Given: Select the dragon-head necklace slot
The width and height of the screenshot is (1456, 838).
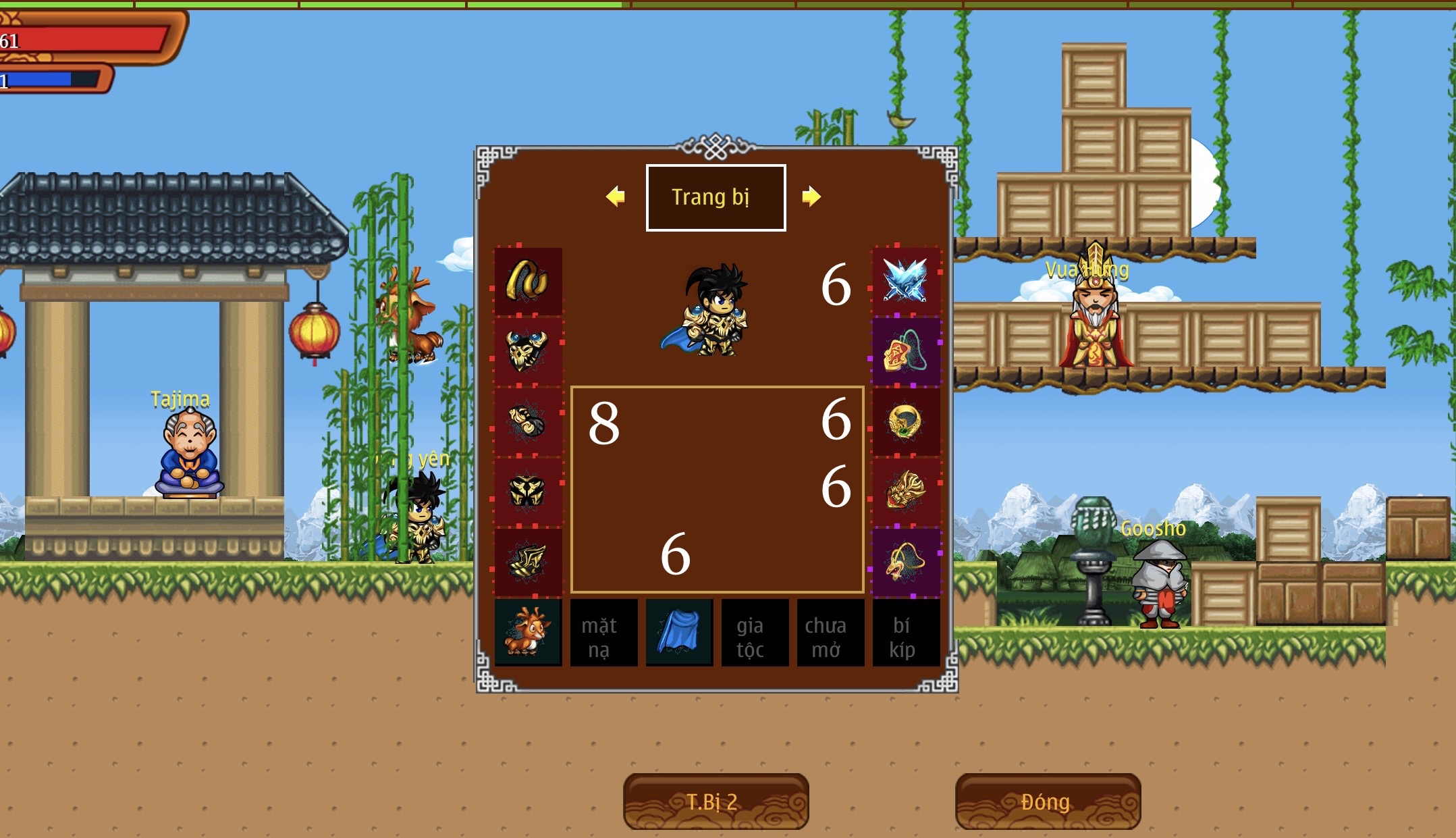Looking at the screenshot, I should pyautogui.click(x=905, y=562).
